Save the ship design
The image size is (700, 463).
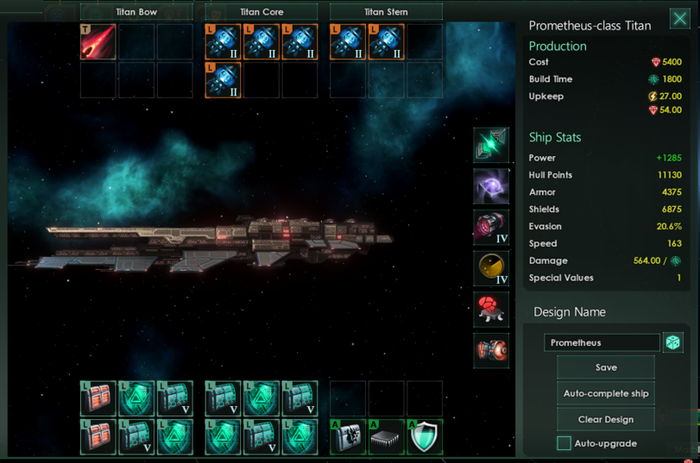pyautogui.click(x=606, y=367)
